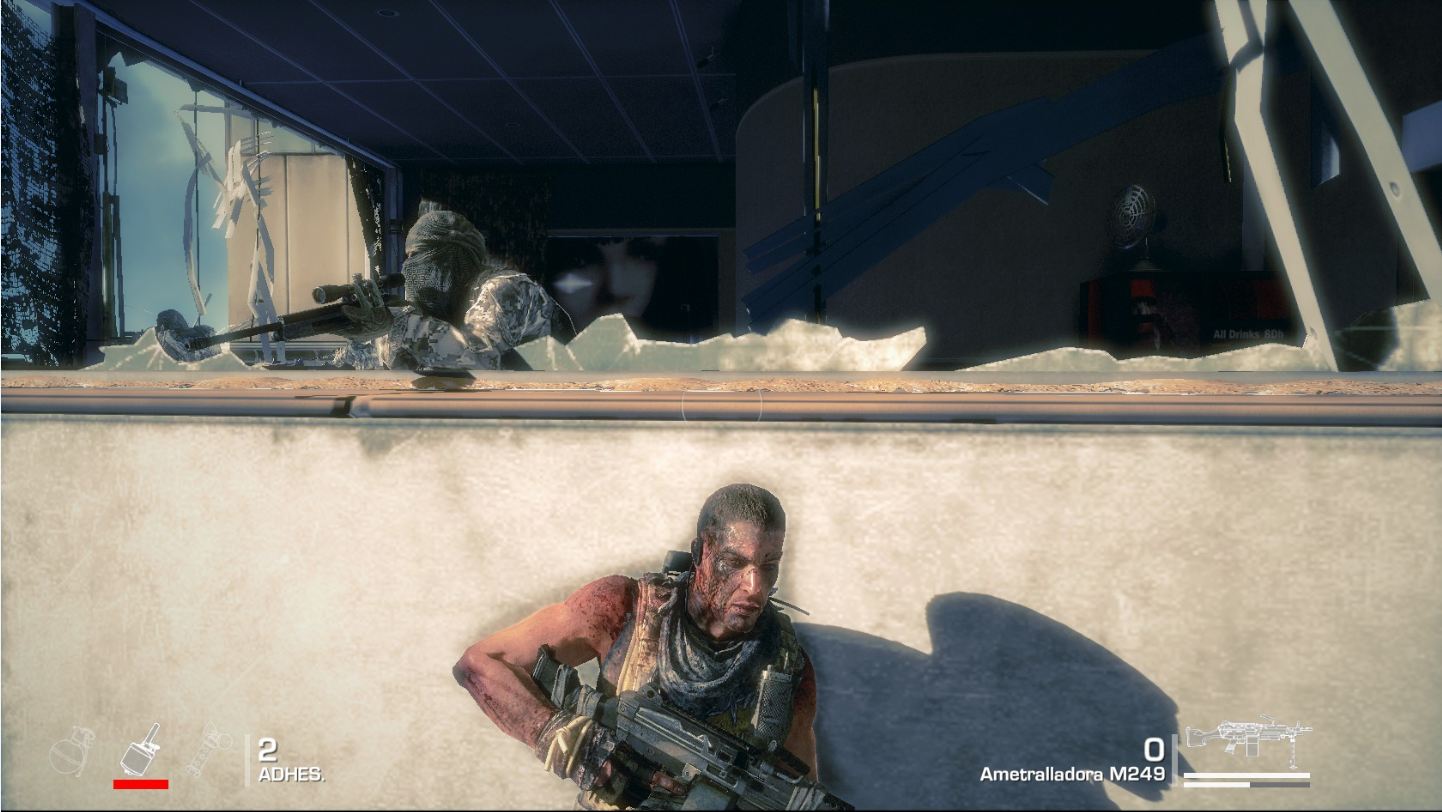Click the center aiming reticle
This screenshot has height=812, width=1442.
pyautogui.click(x=720, y=403)
